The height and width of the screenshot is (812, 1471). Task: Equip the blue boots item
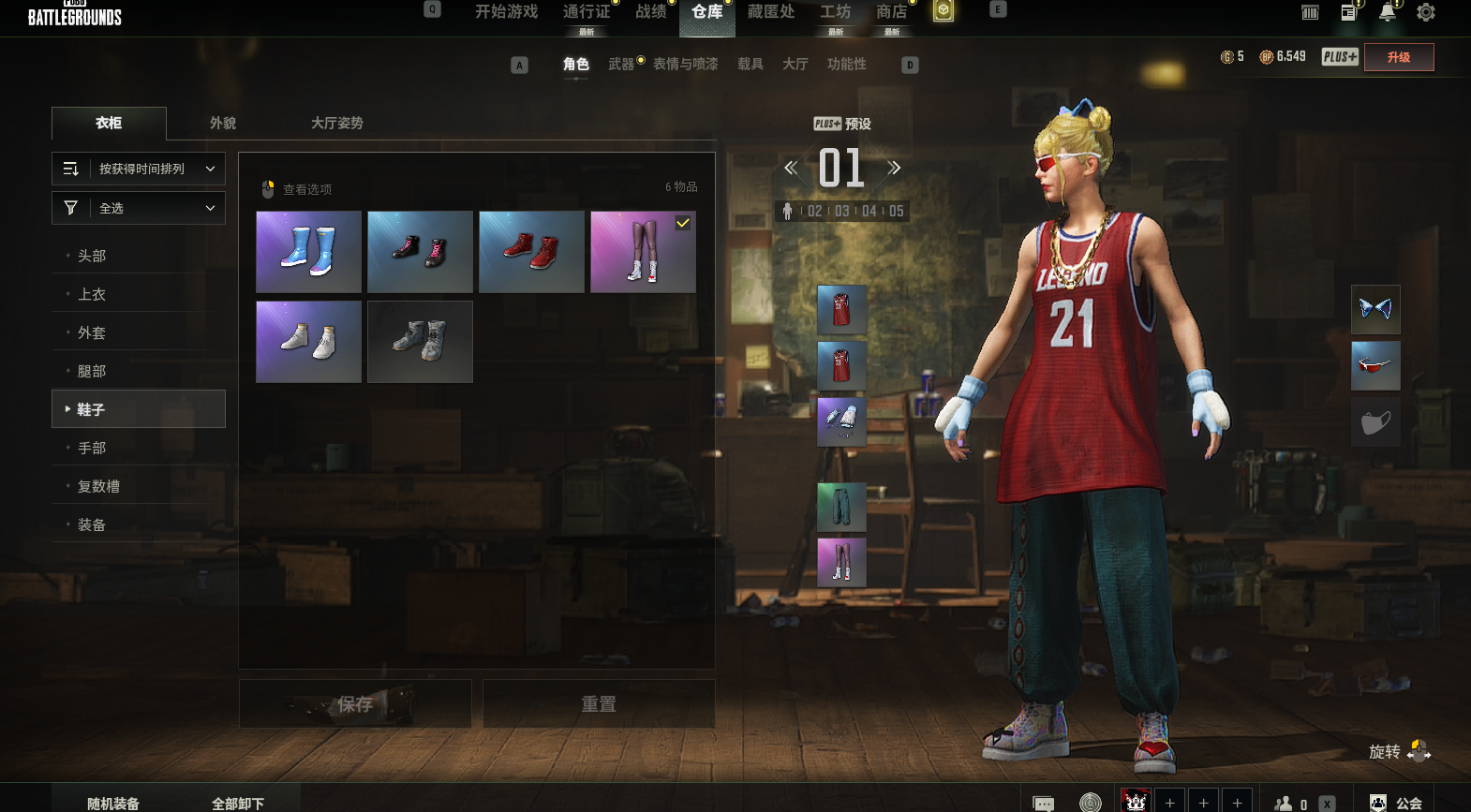tap(308, 252)
